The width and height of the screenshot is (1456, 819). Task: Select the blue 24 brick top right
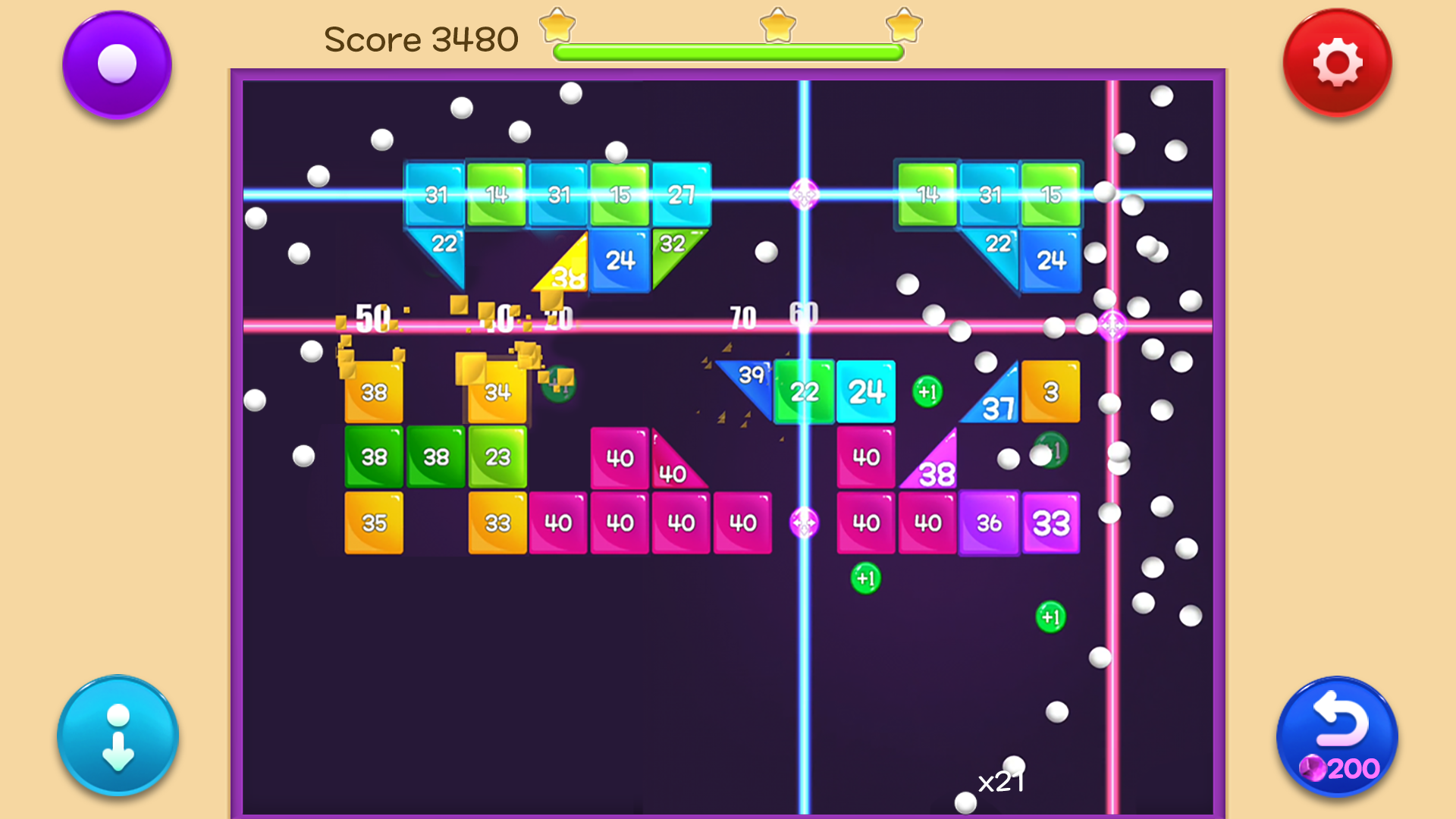pos(1051,261)
